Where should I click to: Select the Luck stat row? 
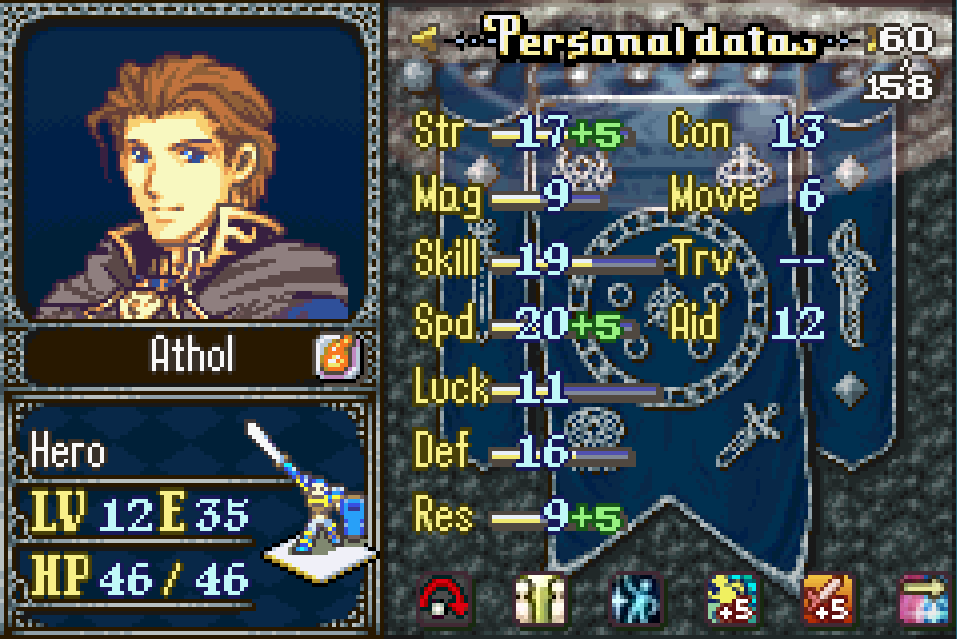click(520, 389)
